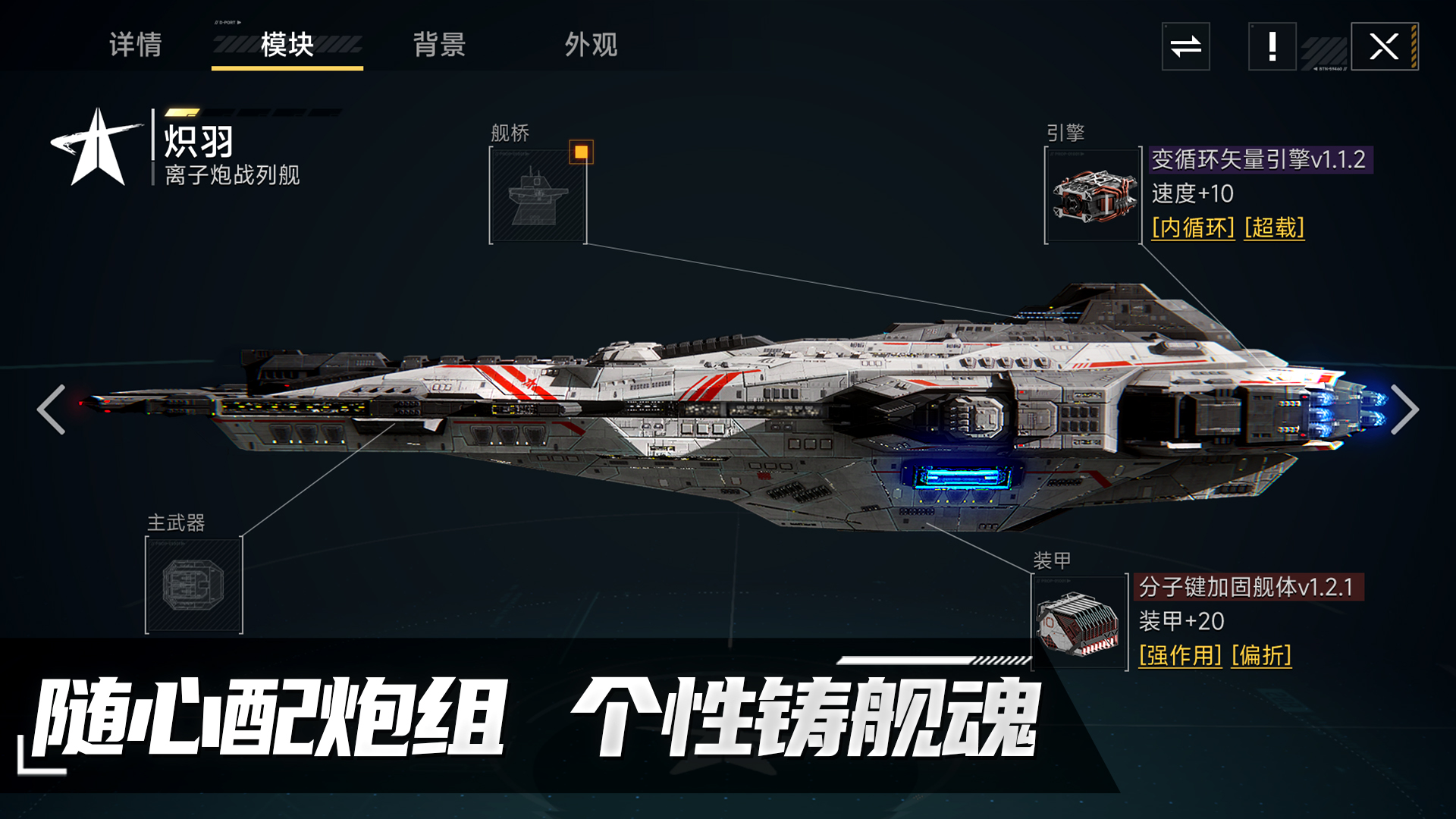Screen dimensions: 1456x819
Task: Open the exclamation info icon
Action: [1271, 47]
